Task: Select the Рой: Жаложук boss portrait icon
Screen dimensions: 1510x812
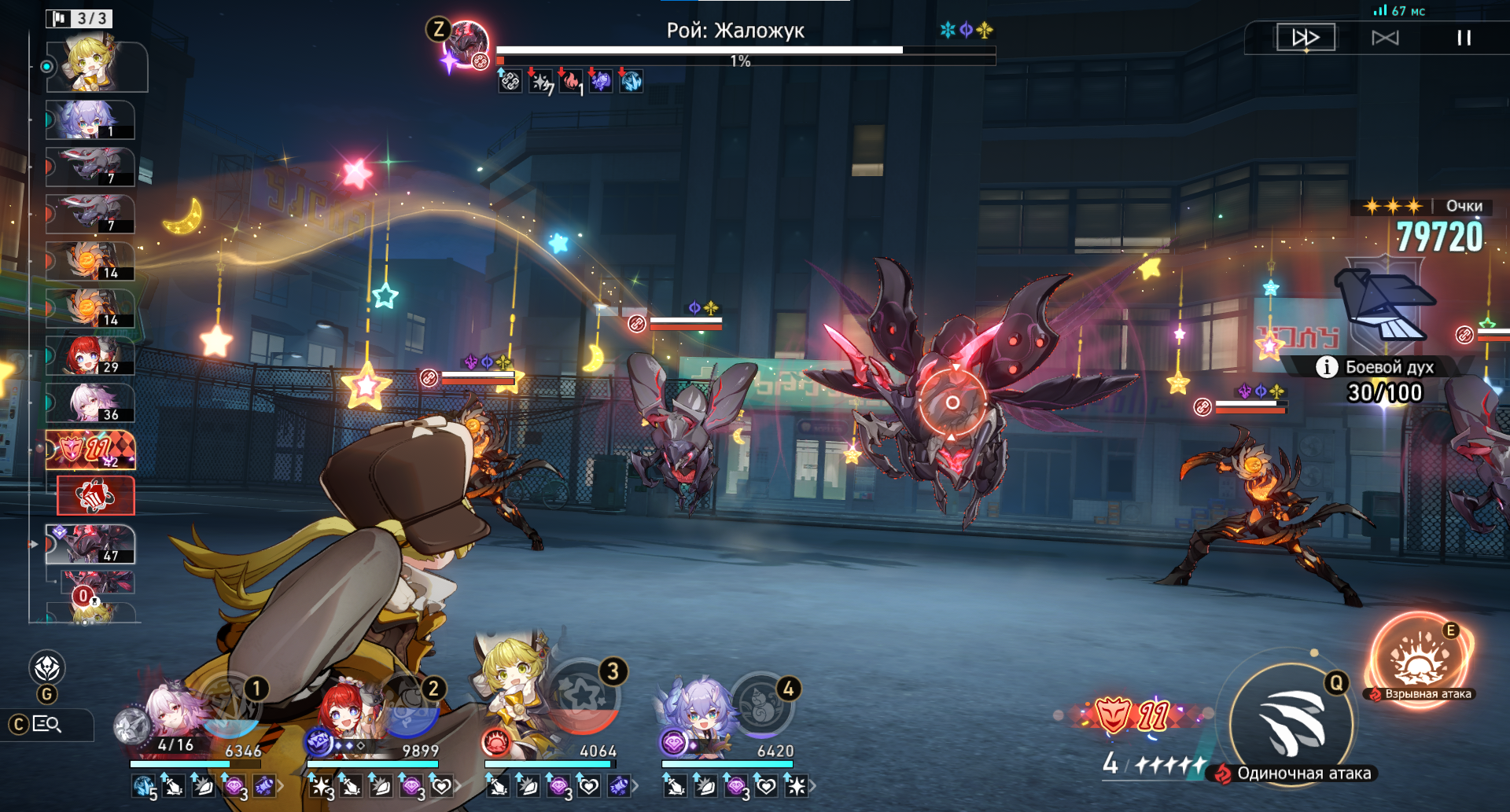Action: [466, 46]
